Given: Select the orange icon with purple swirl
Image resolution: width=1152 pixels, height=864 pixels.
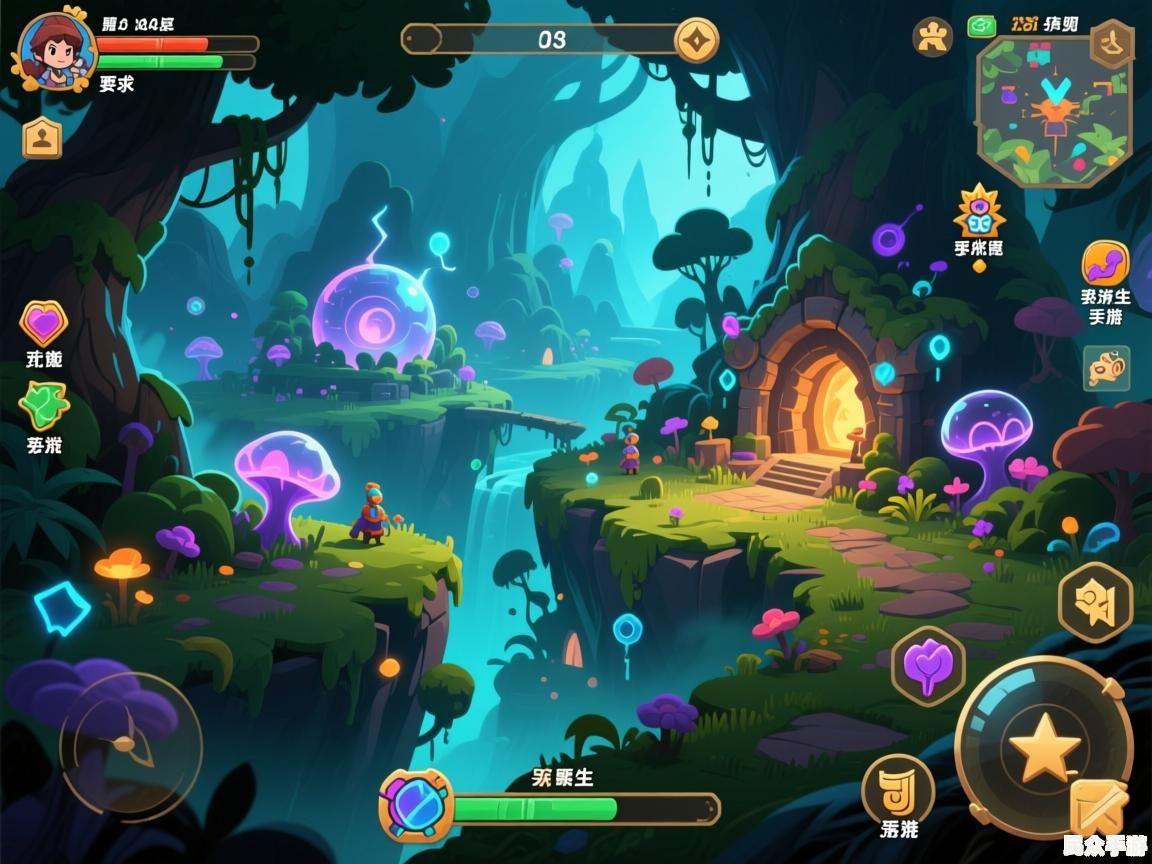Looking at the screenshot, I should coord(1105,264).
